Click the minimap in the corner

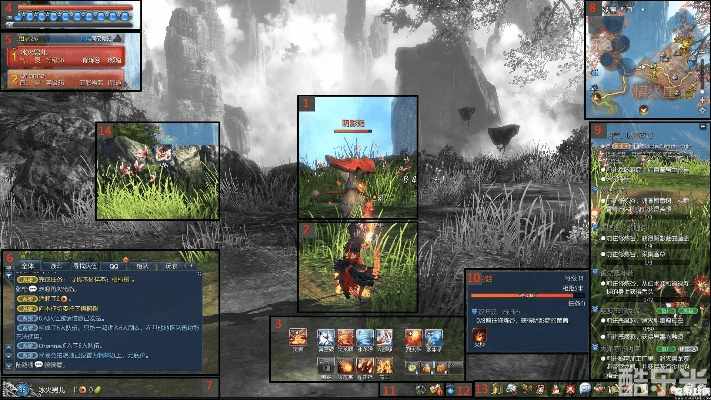(x=648, y=59)
